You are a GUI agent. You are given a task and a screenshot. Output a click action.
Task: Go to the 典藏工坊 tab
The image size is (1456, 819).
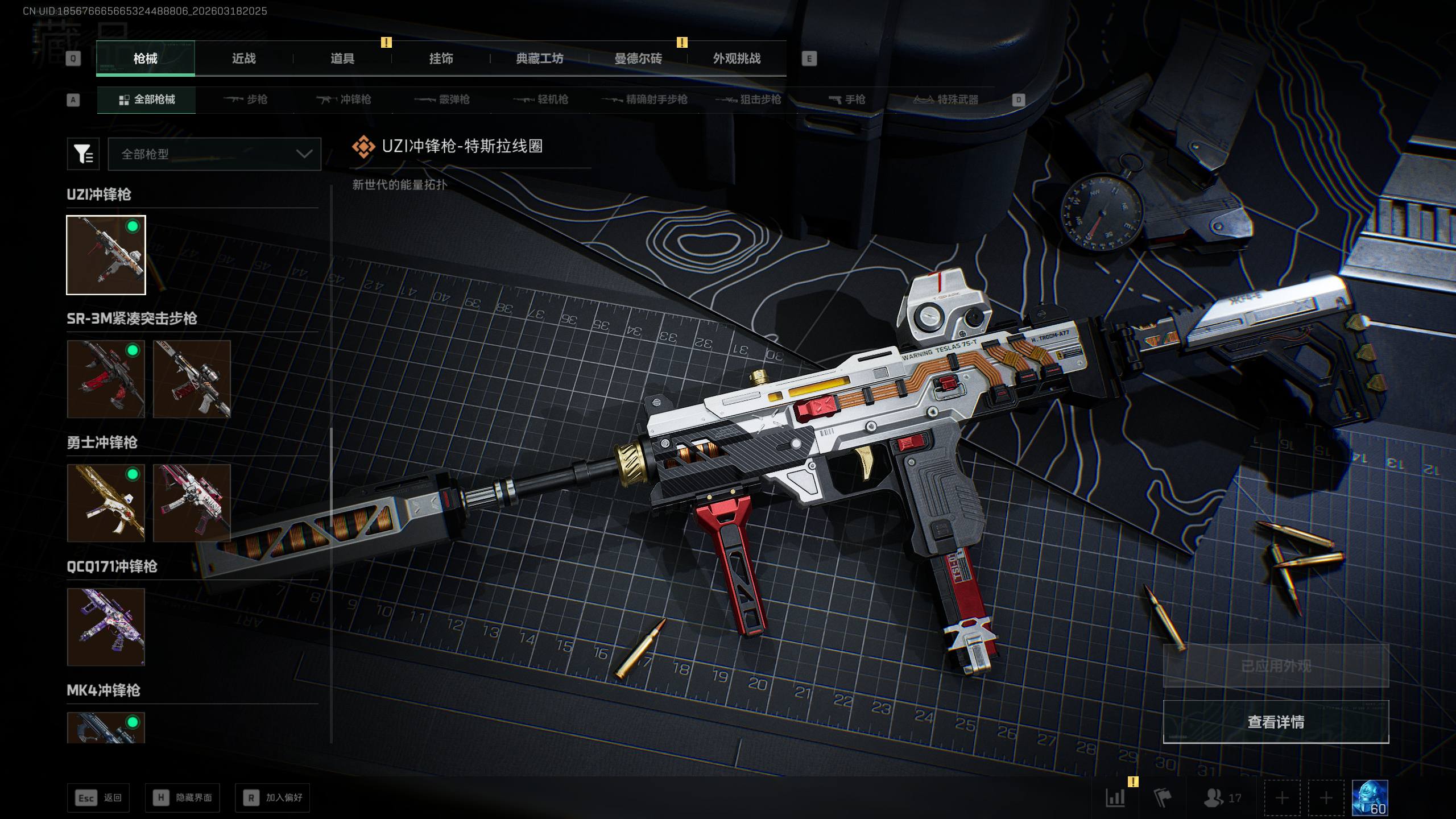pos(539,59)
